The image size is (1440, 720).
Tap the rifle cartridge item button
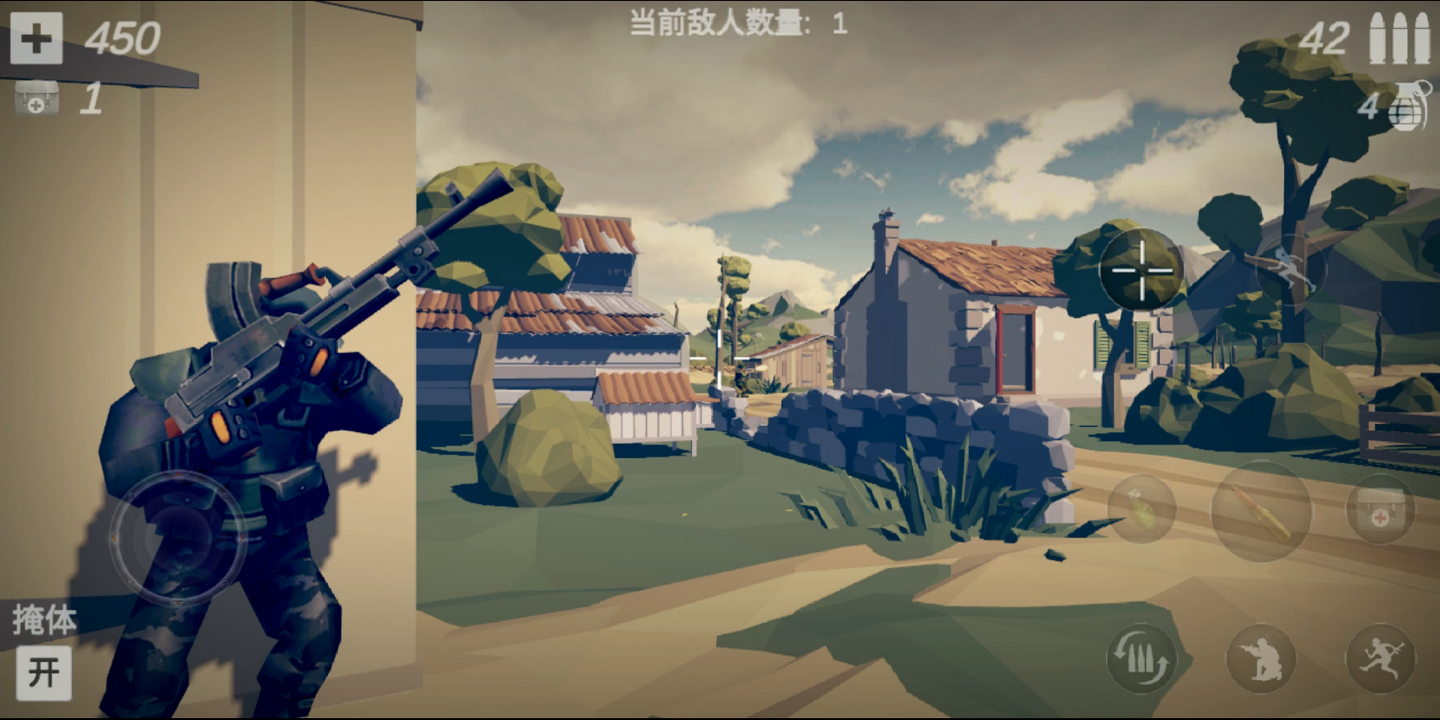1262,510
